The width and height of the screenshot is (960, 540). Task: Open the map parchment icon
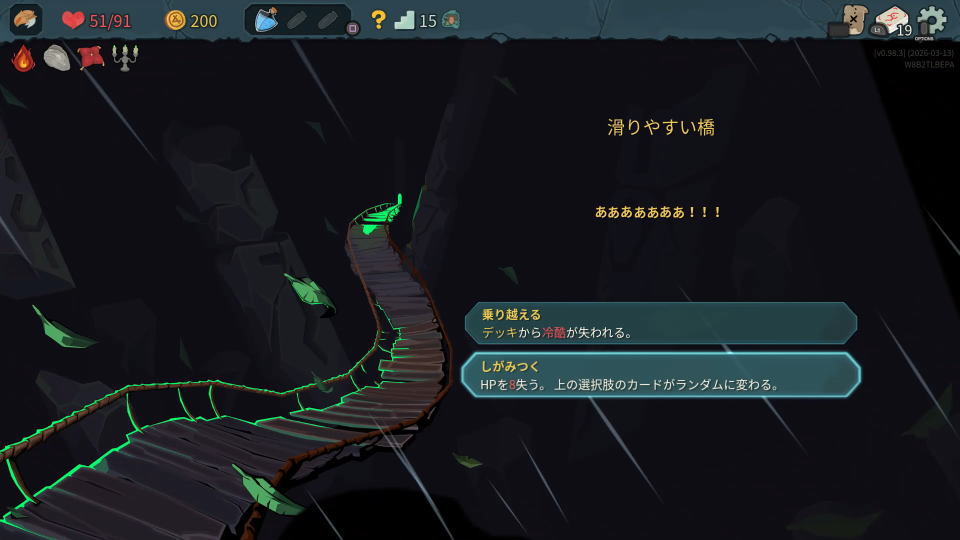click(853, 19)
